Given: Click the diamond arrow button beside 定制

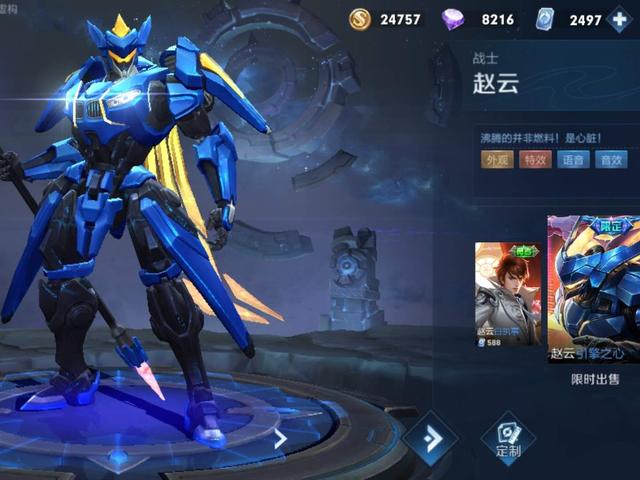Looking at the screenshot, I should click(x=430, y=438).
